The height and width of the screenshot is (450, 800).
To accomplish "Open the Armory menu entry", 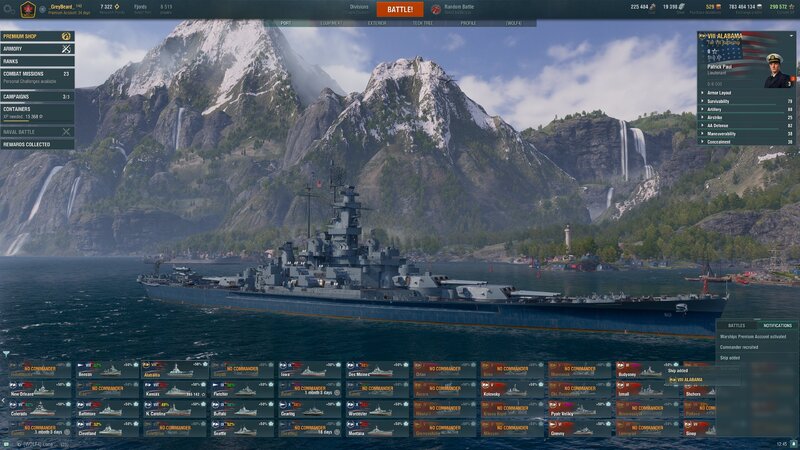I will click(37, 48).
